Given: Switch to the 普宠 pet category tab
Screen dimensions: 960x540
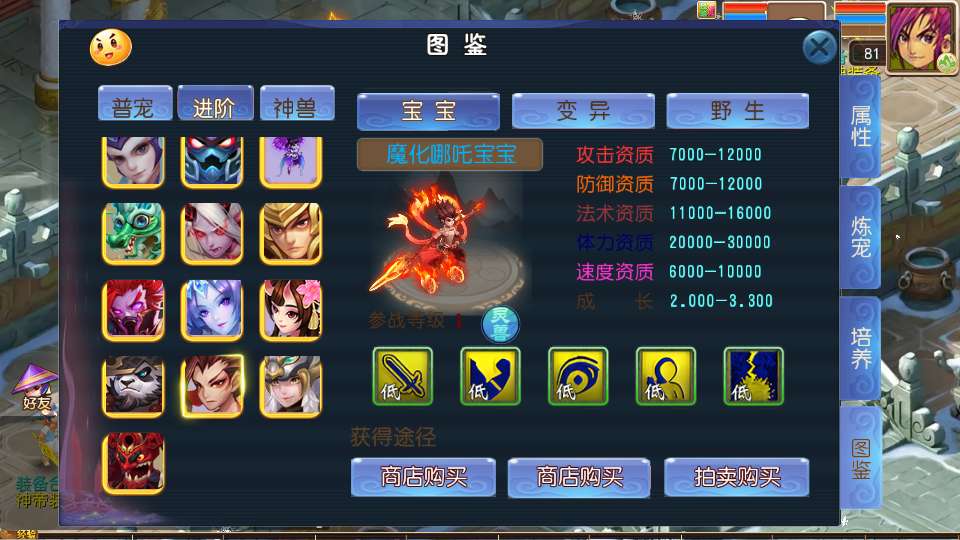Looking at the screenshot, I should coord(134,107).
